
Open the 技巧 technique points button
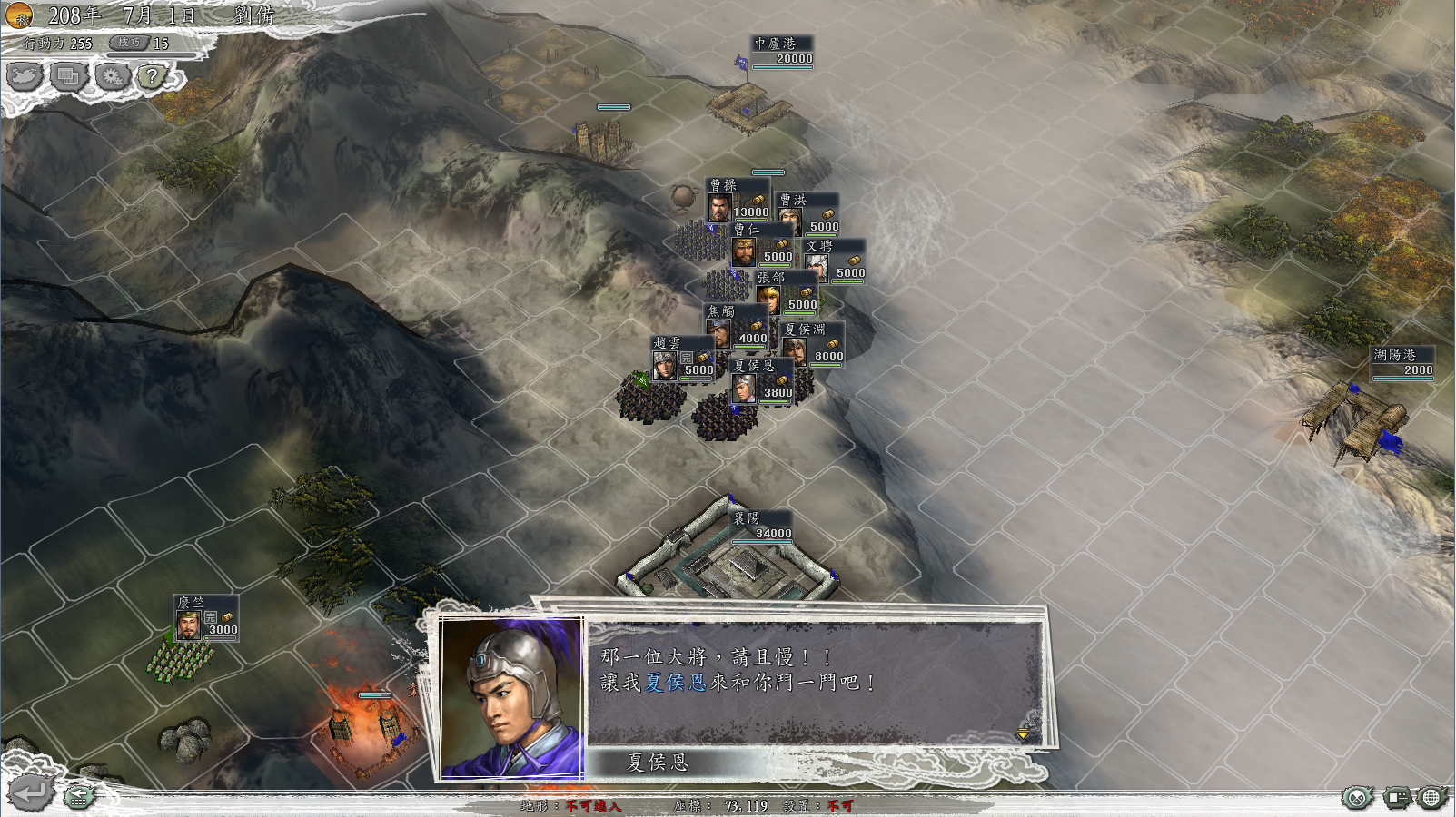(129, 43)
